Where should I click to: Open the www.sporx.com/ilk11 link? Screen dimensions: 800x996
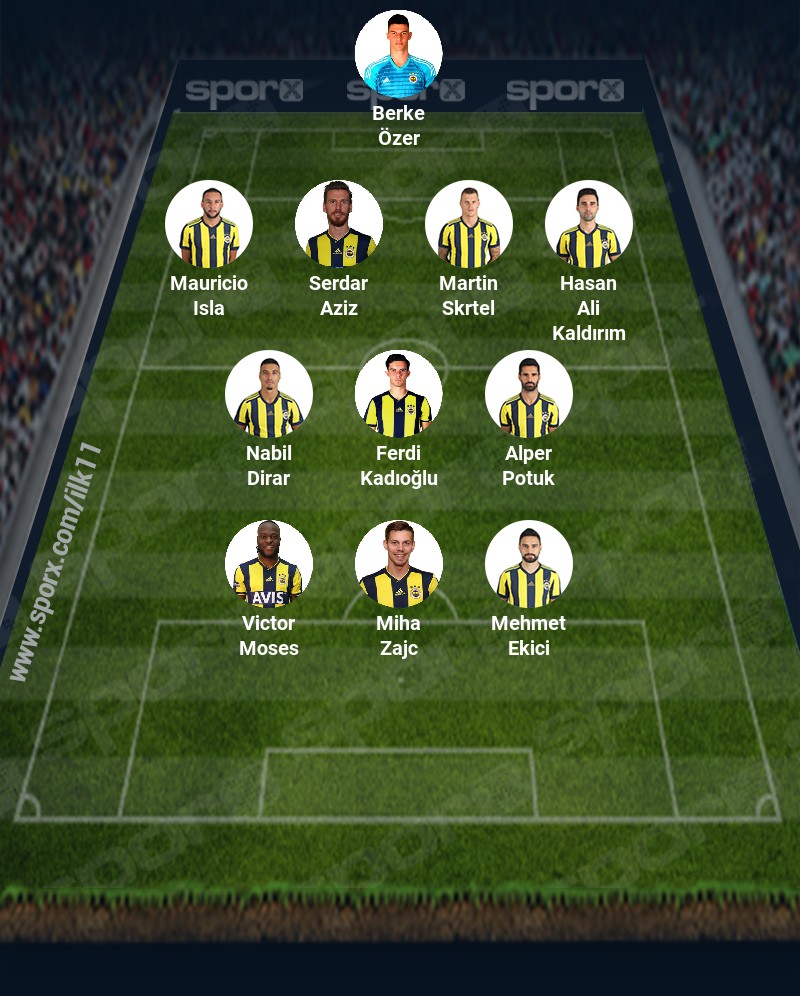pyautogui.click(x=55, y=560)
